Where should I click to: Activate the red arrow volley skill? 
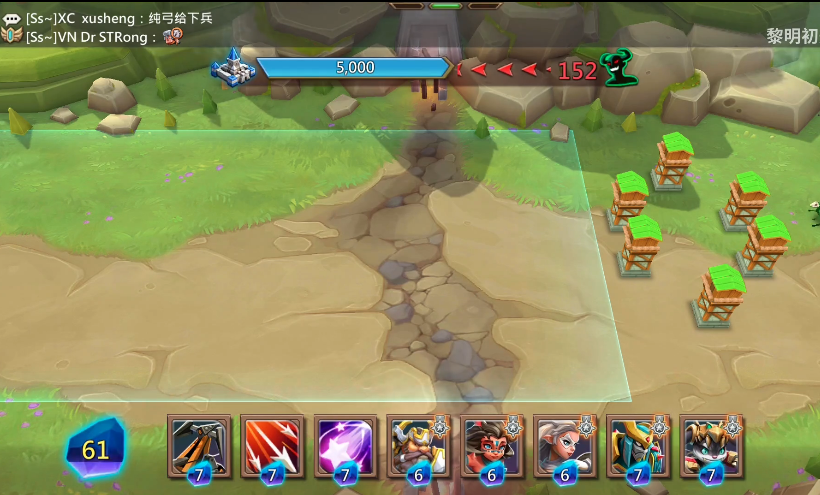point(272,445)
